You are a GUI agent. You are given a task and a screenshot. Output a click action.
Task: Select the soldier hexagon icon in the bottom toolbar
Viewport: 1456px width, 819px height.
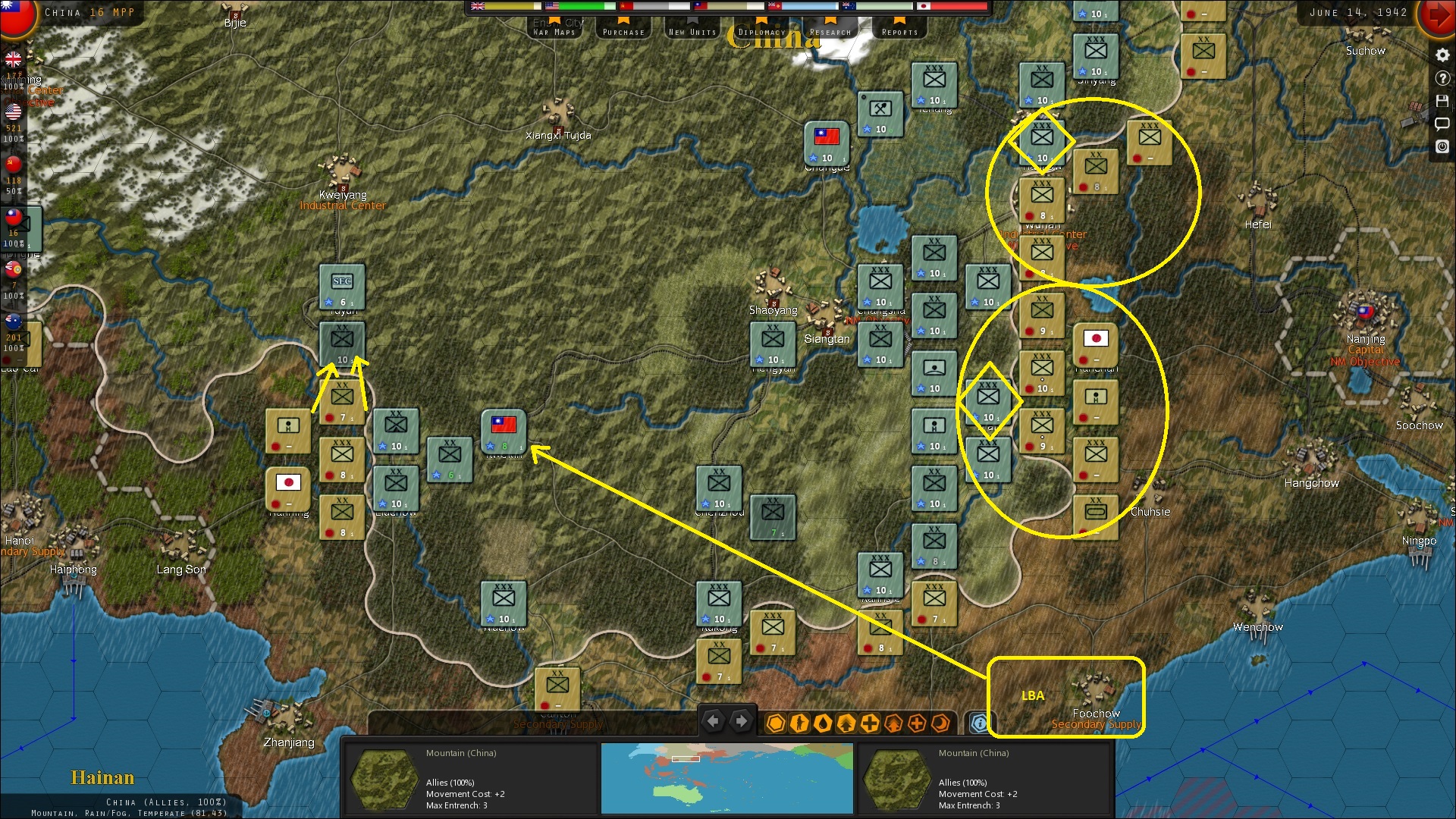tap(799, 723)
